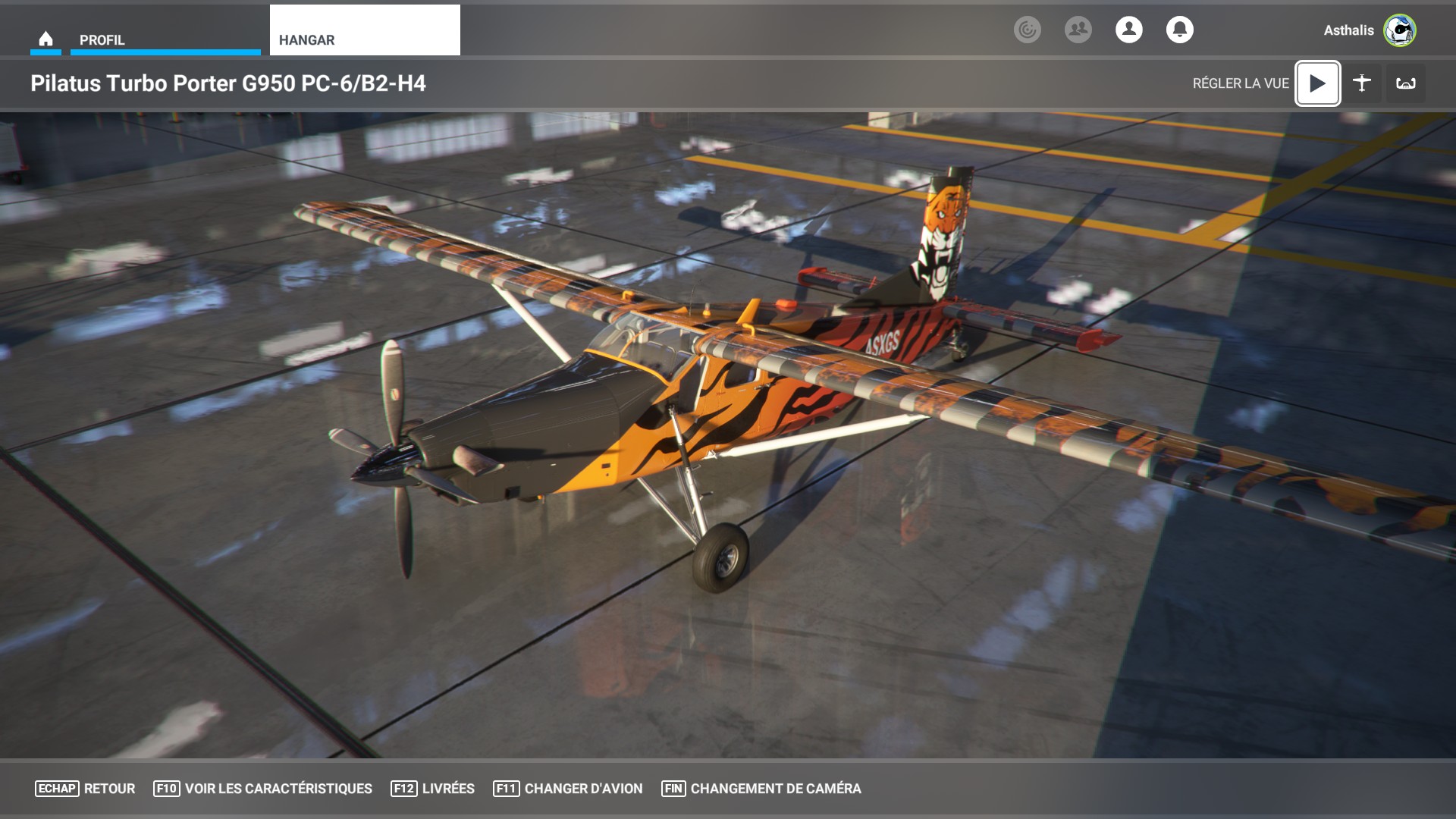Open the spiral activity icon
Viewport: 1456px width, 819px height.
coord(1028,30)
